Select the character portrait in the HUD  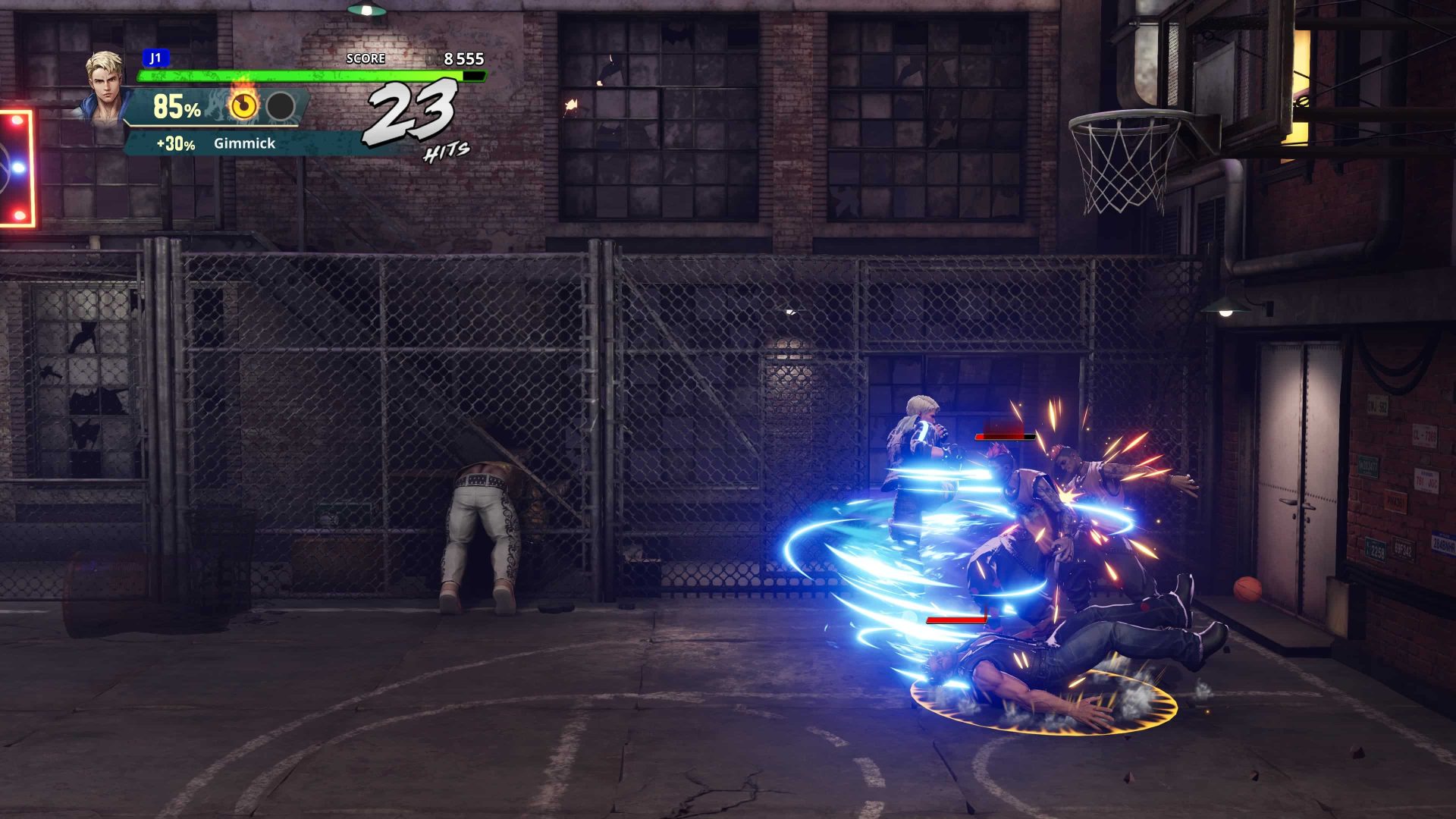point(104,87)
